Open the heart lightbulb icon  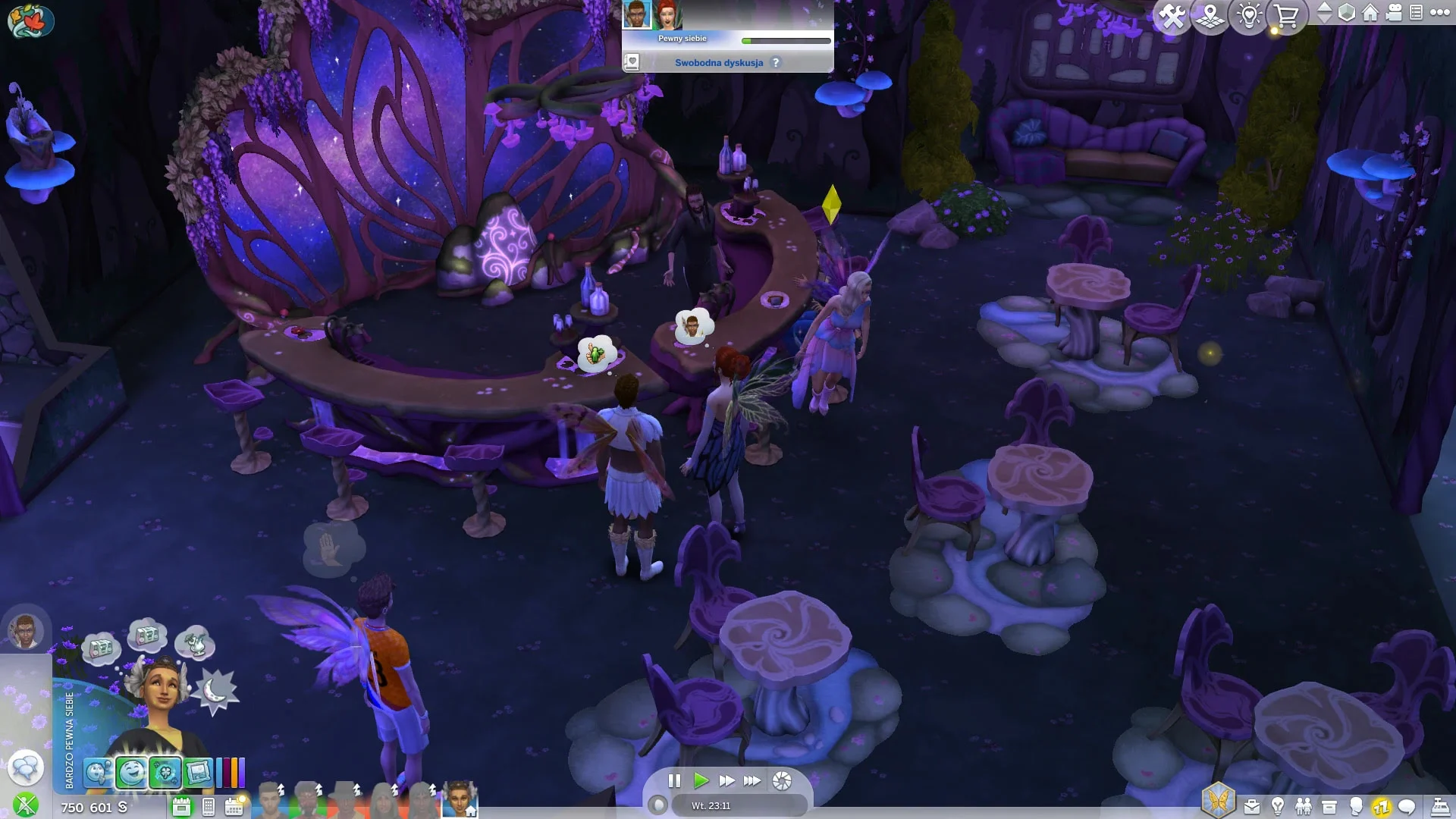click(x=1249, y=16)
